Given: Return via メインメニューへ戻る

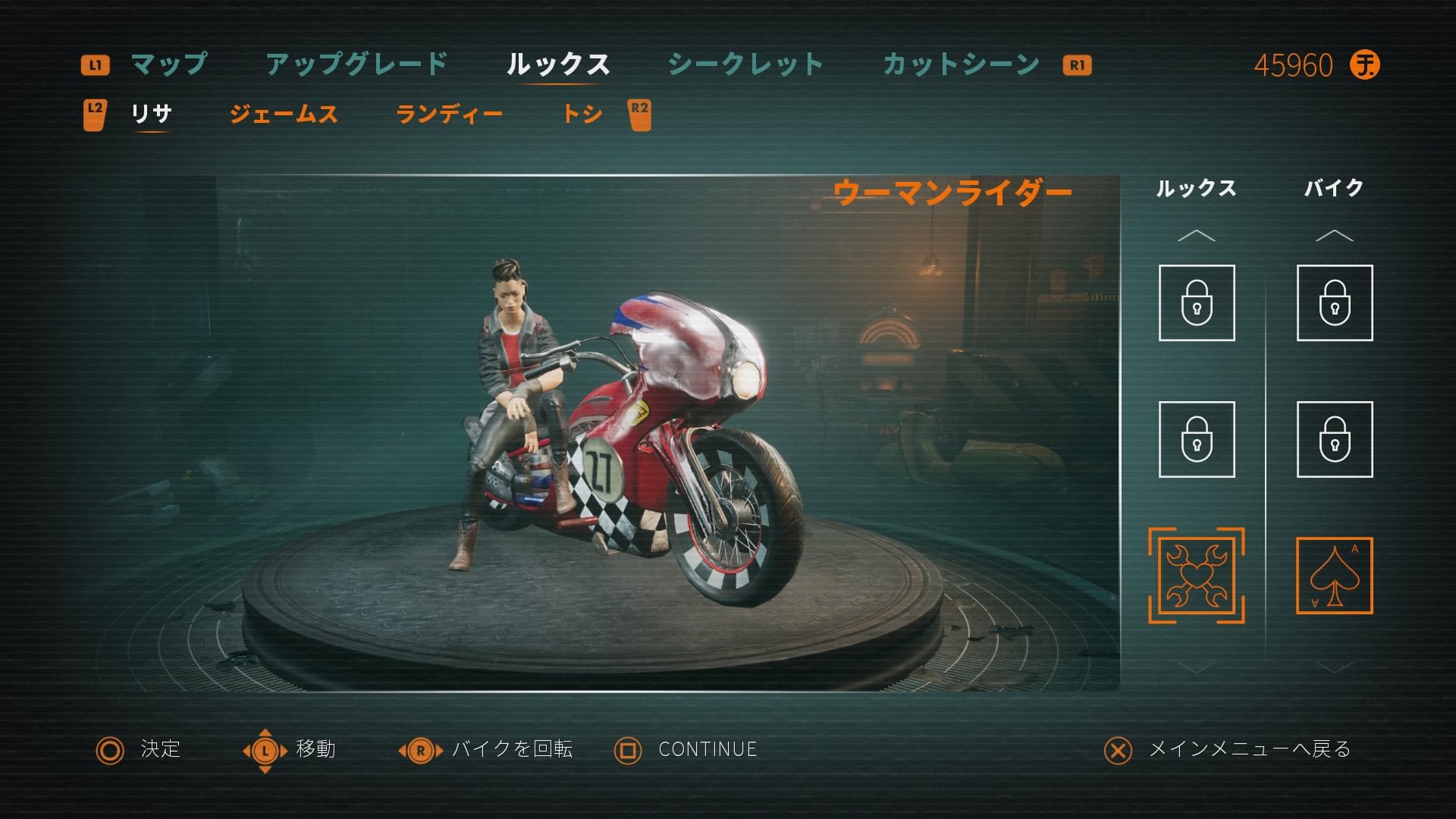Looking at the screenshot, I should point(1249,749).
